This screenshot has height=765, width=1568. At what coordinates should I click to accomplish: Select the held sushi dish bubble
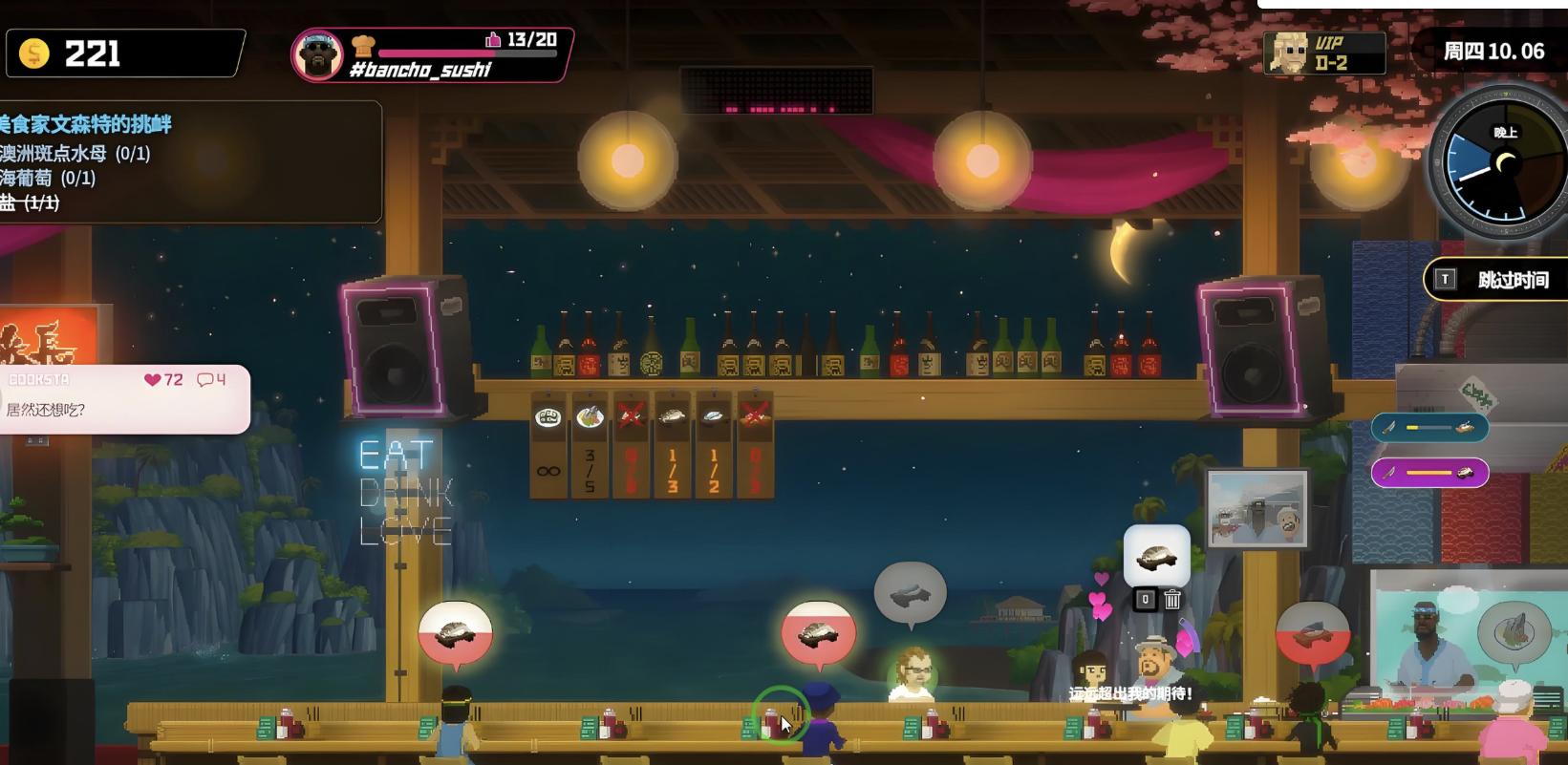[1156, 556]
